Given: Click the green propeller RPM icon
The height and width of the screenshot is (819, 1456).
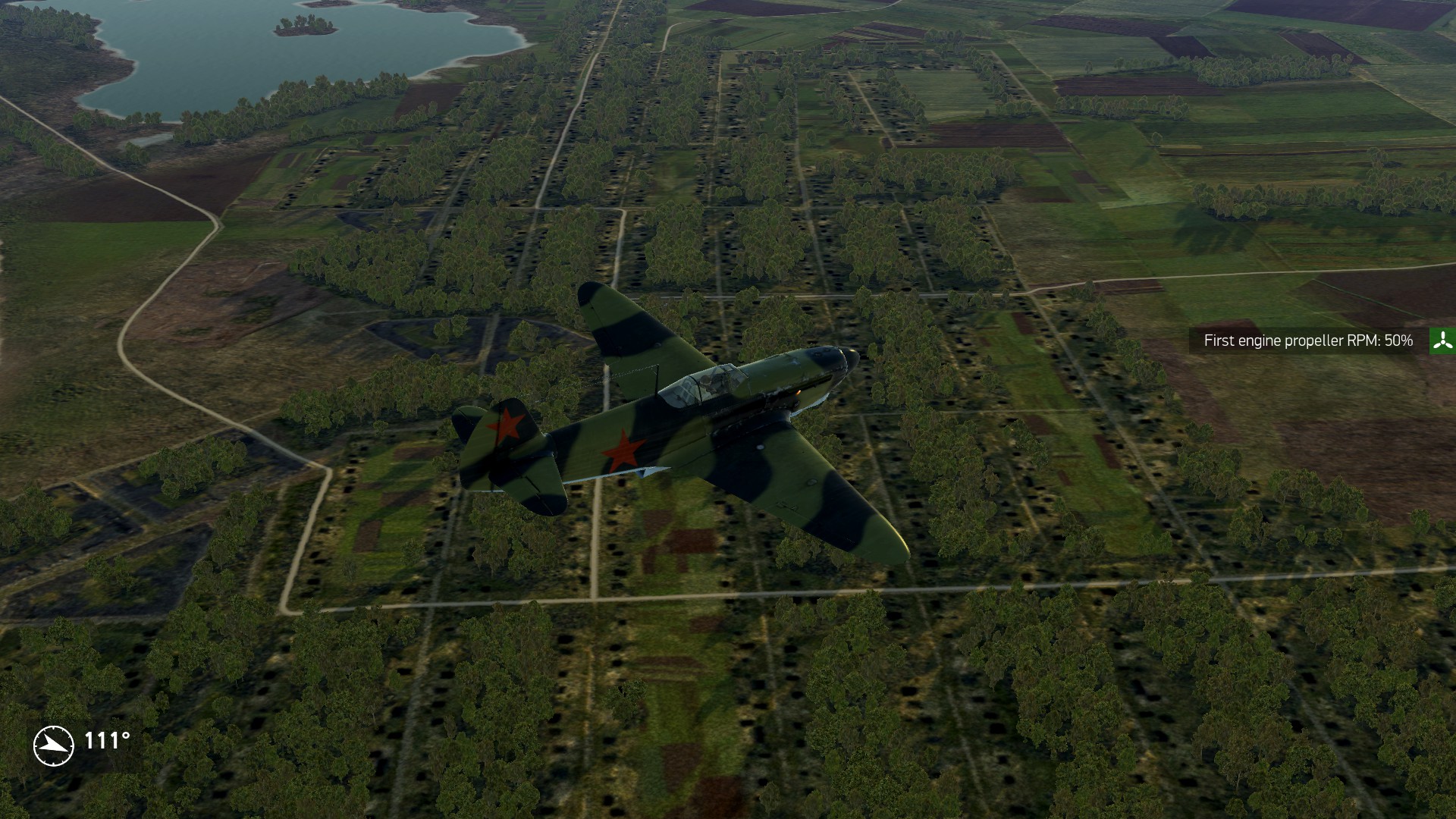Looking at the screenshot, I should pyautogui.click(x=1442, y=340).
